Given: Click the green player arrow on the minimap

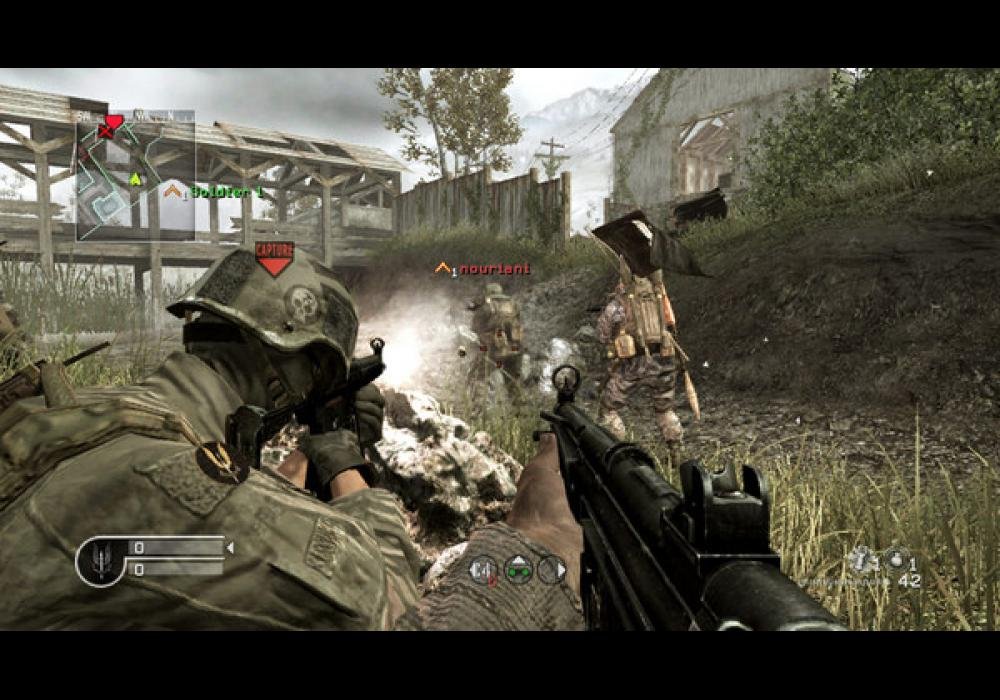Looking at the screenshot, I should [x=135, y=179].
